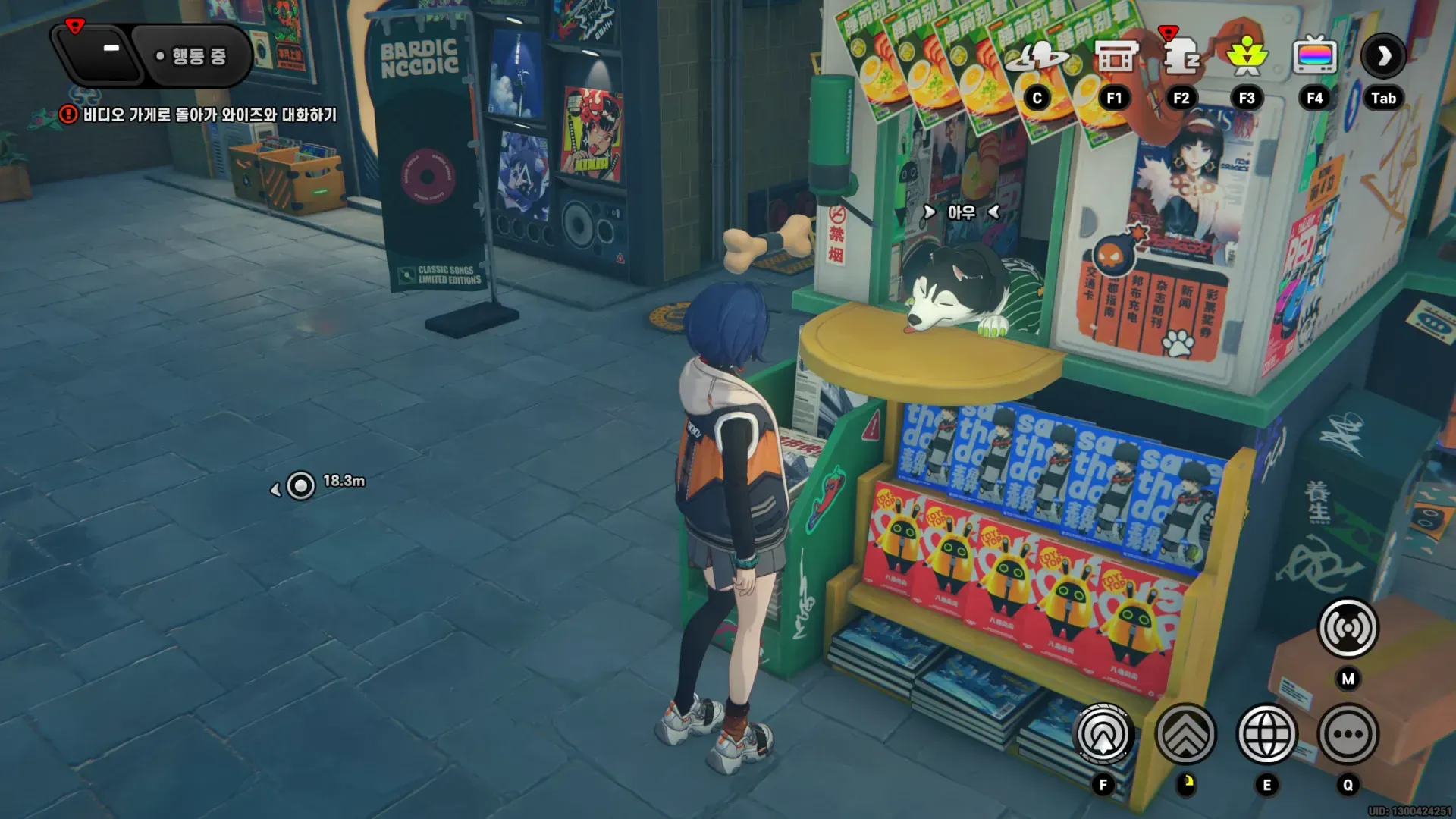Open the 행동 중 status indicator
Viewport: 1456px width, 819px height.
[x=193, y=56]
